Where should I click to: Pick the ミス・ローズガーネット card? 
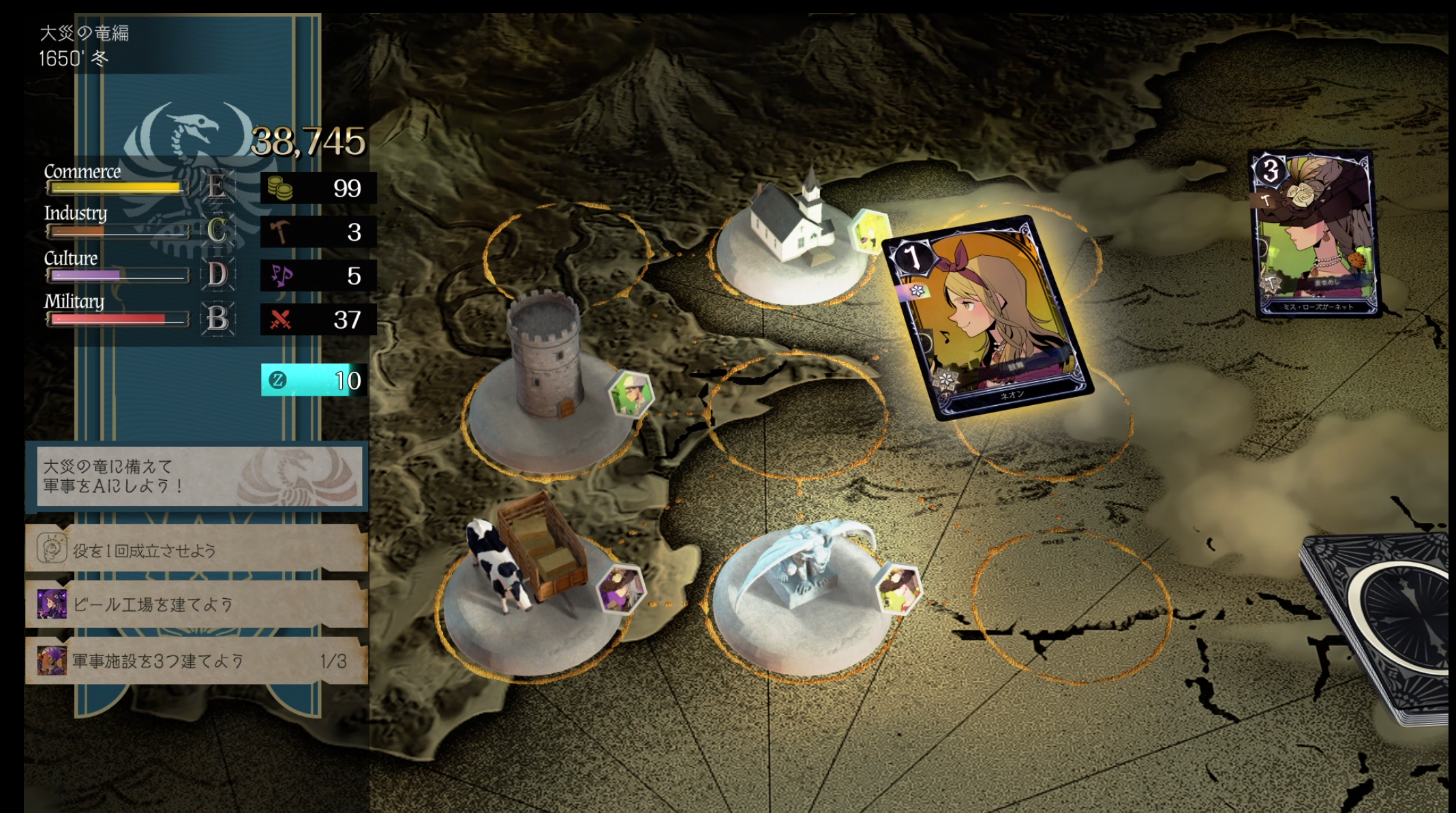(x=1314, y=234)
